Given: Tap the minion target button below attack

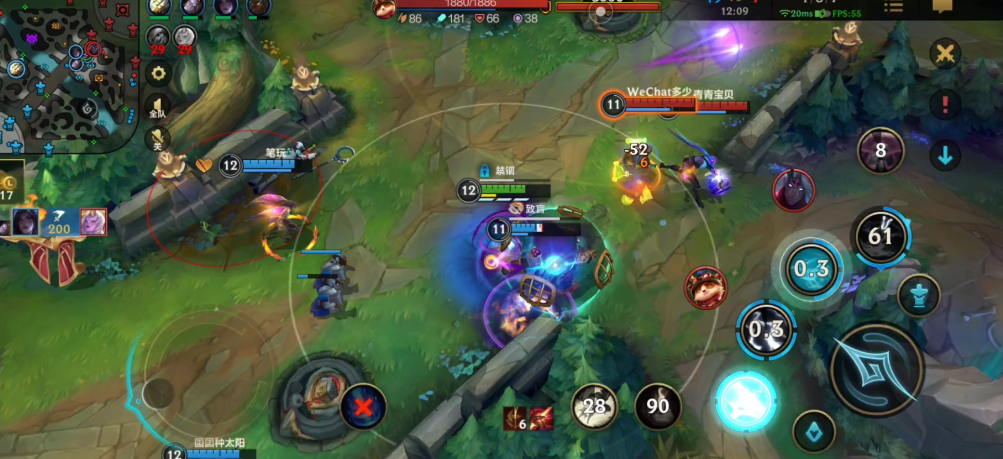Looking at the screenshot, I should 814,431.
